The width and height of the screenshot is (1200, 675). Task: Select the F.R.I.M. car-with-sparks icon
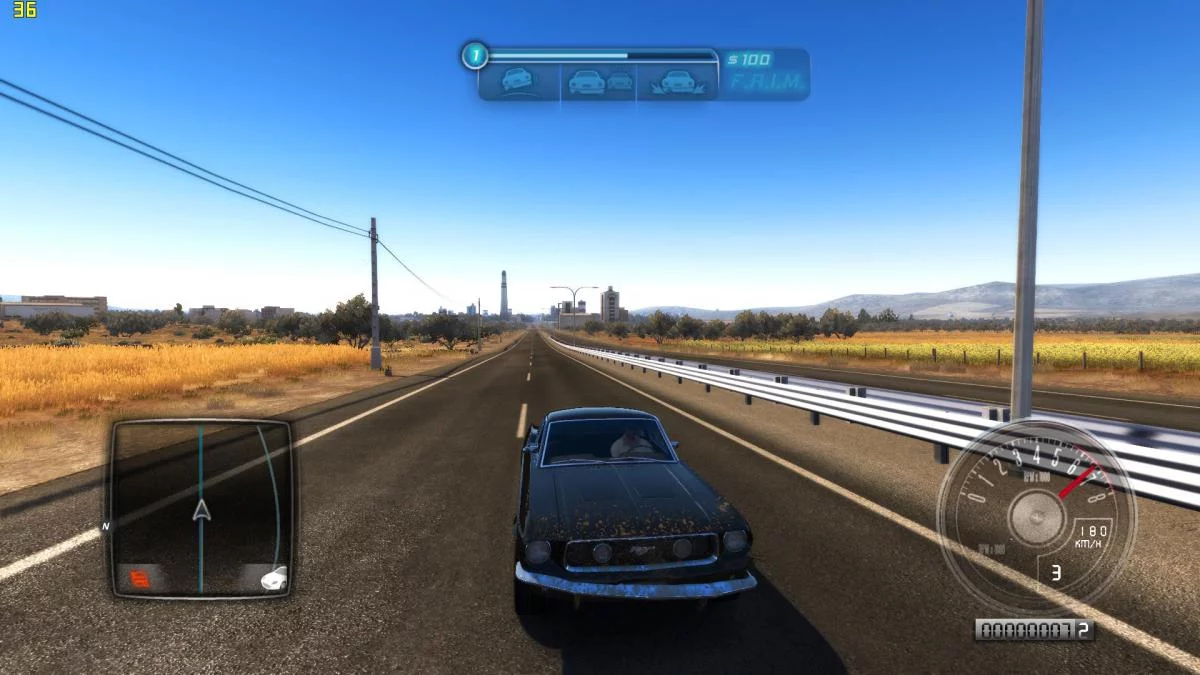(680, 81)
